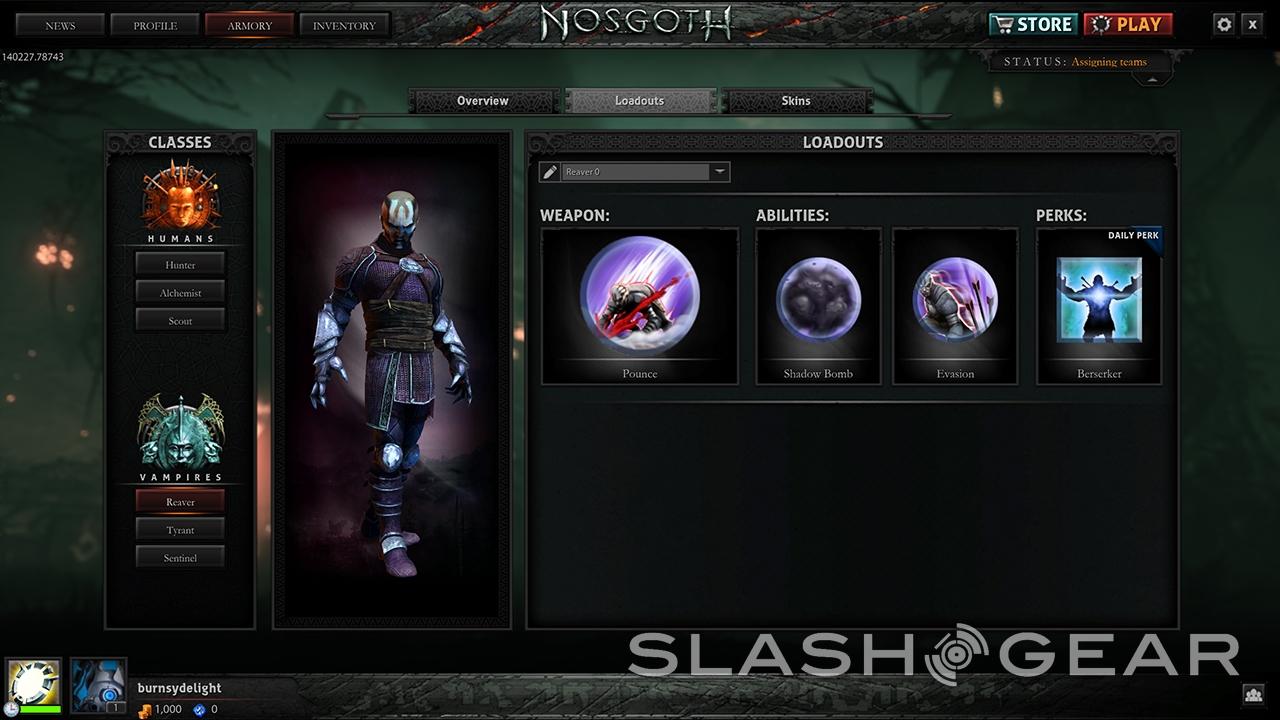Choose the Sentinel vampire class
This screenshot has height=720, width=1280.
(180, 558)
